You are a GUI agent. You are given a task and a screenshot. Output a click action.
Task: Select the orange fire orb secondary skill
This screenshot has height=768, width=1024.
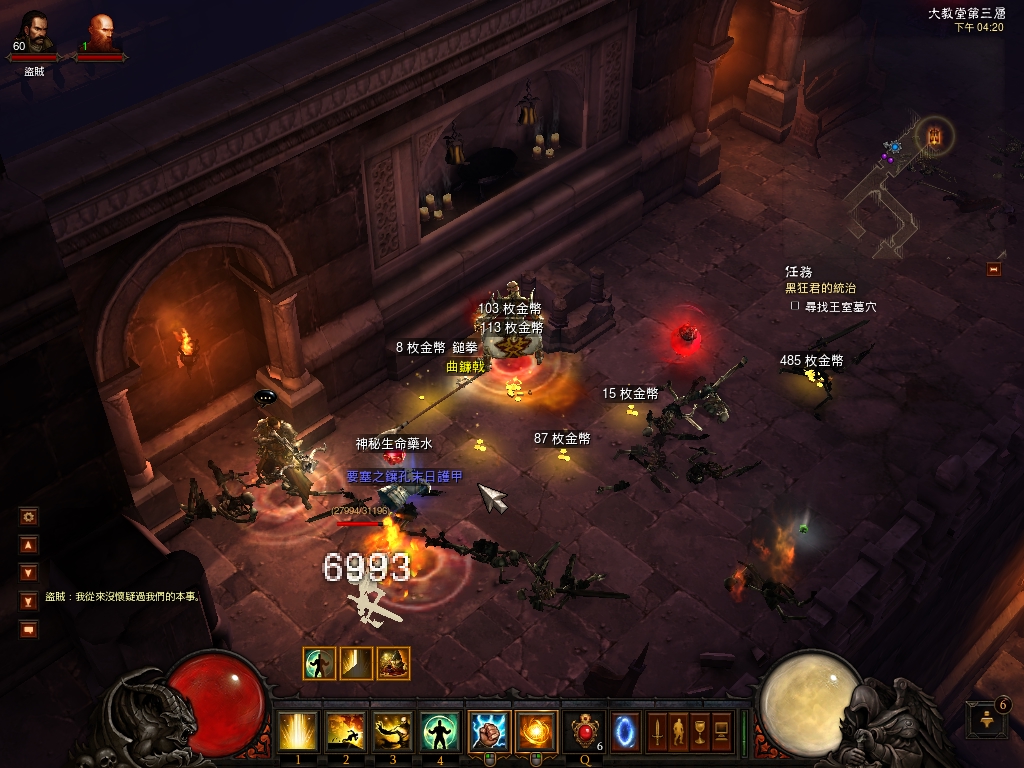tap(536, 731)
